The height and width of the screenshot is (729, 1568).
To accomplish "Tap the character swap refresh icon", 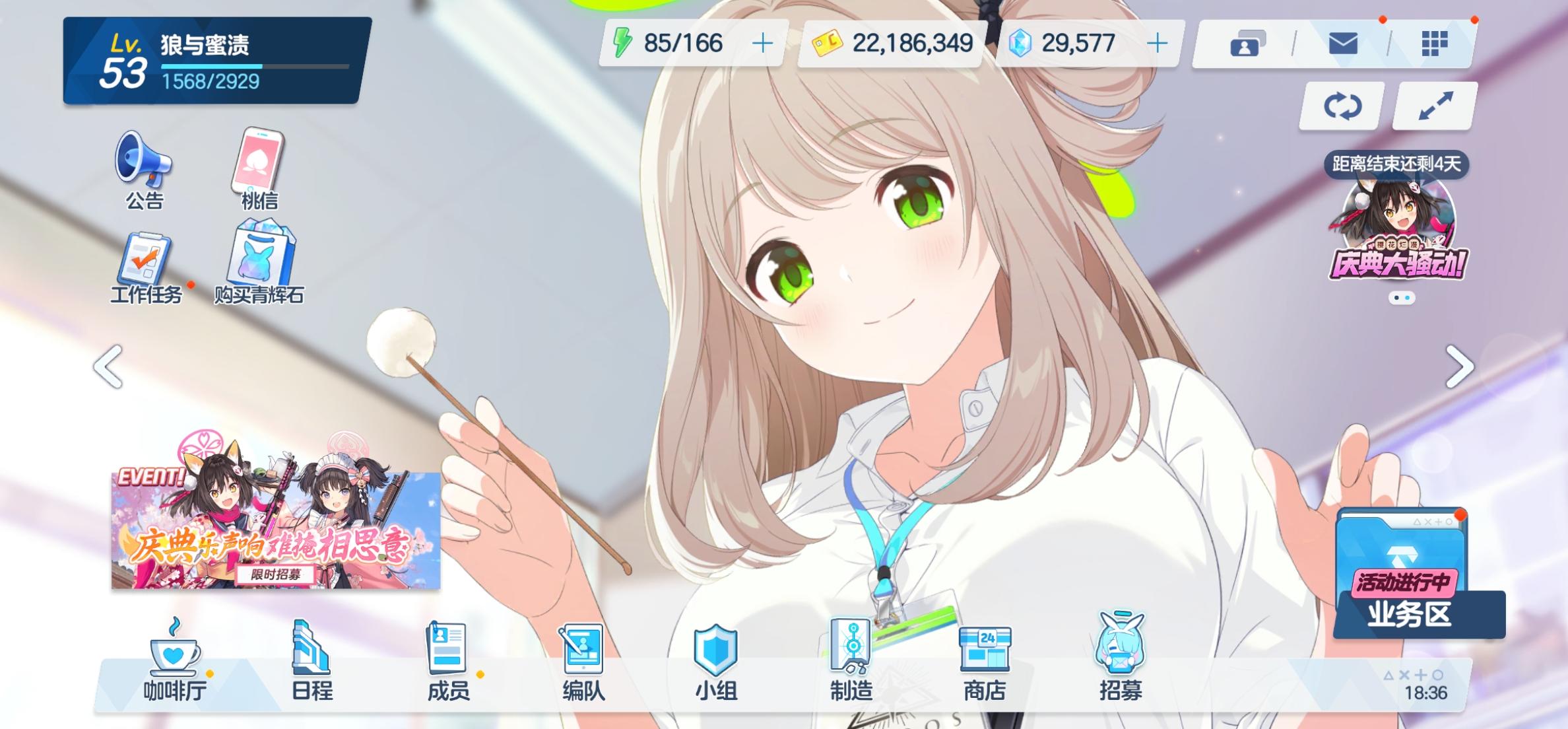I will click(1342, 106).
